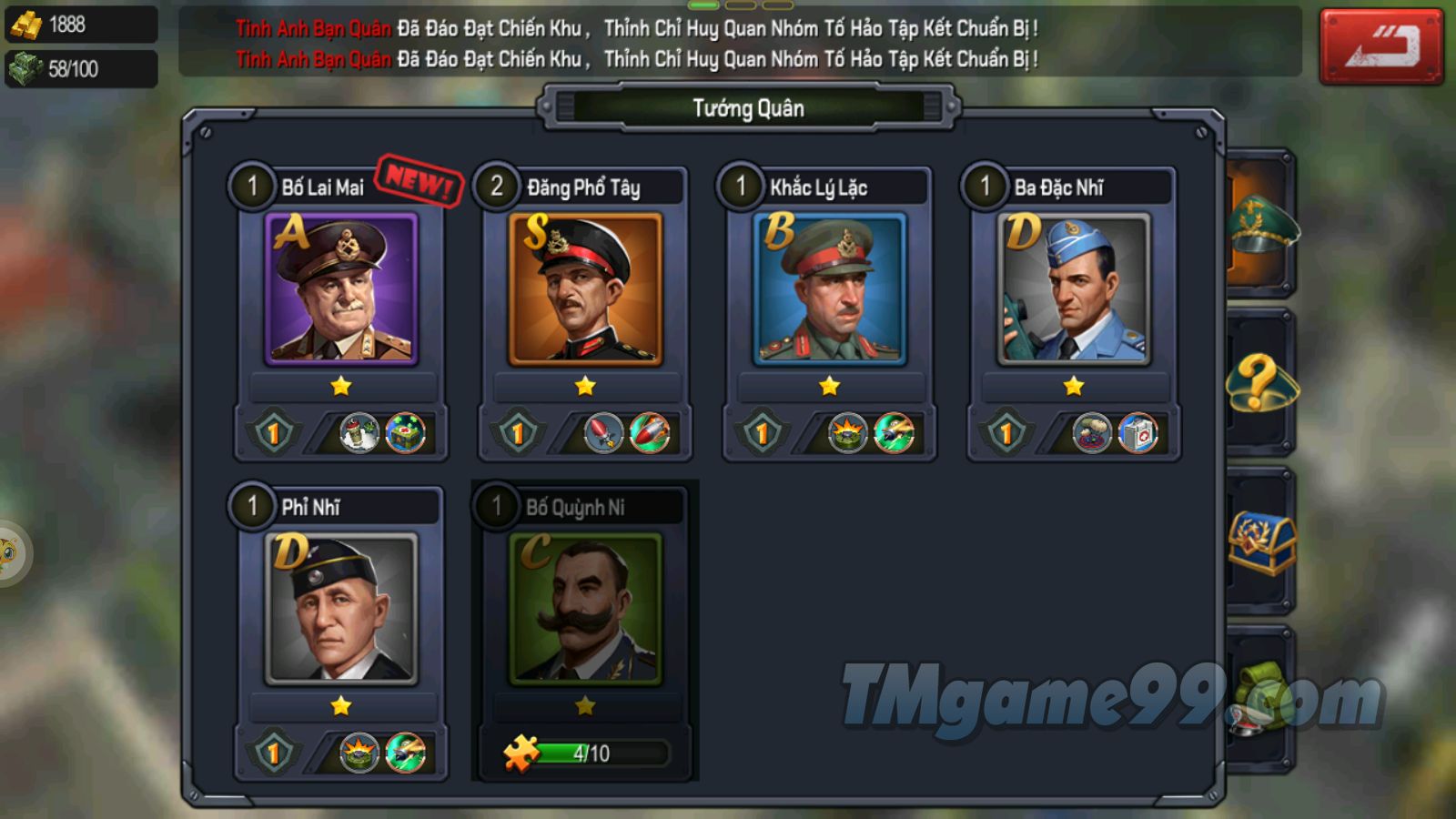Image resolution: width=1456 pixels, height=819 pixels.
Task: Click the red back arrow button
Action: tap(1380, 46)
